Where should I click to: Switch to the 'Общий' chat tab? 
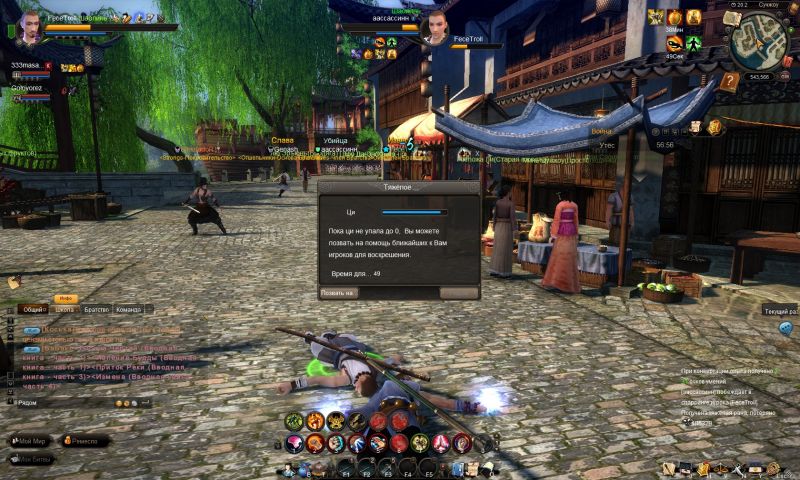coord(34,310)
